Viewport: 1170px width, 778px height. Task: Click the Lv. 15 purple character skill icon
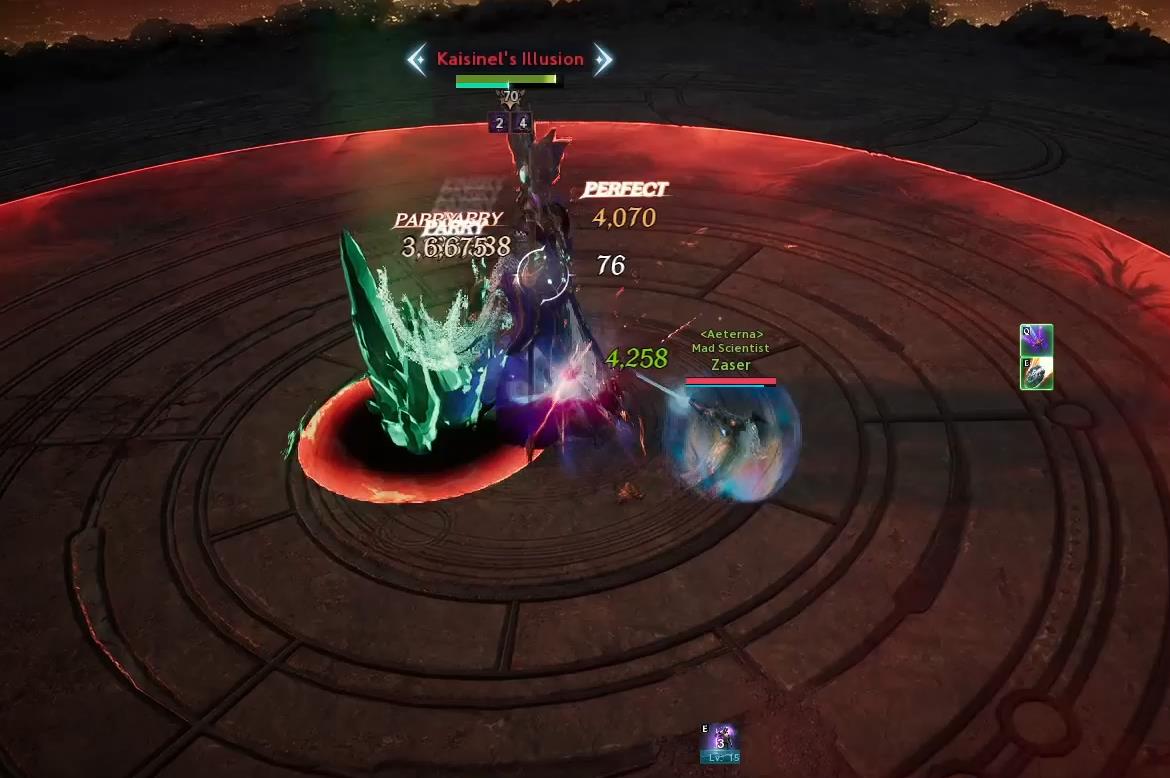click(x=720, y=742)
